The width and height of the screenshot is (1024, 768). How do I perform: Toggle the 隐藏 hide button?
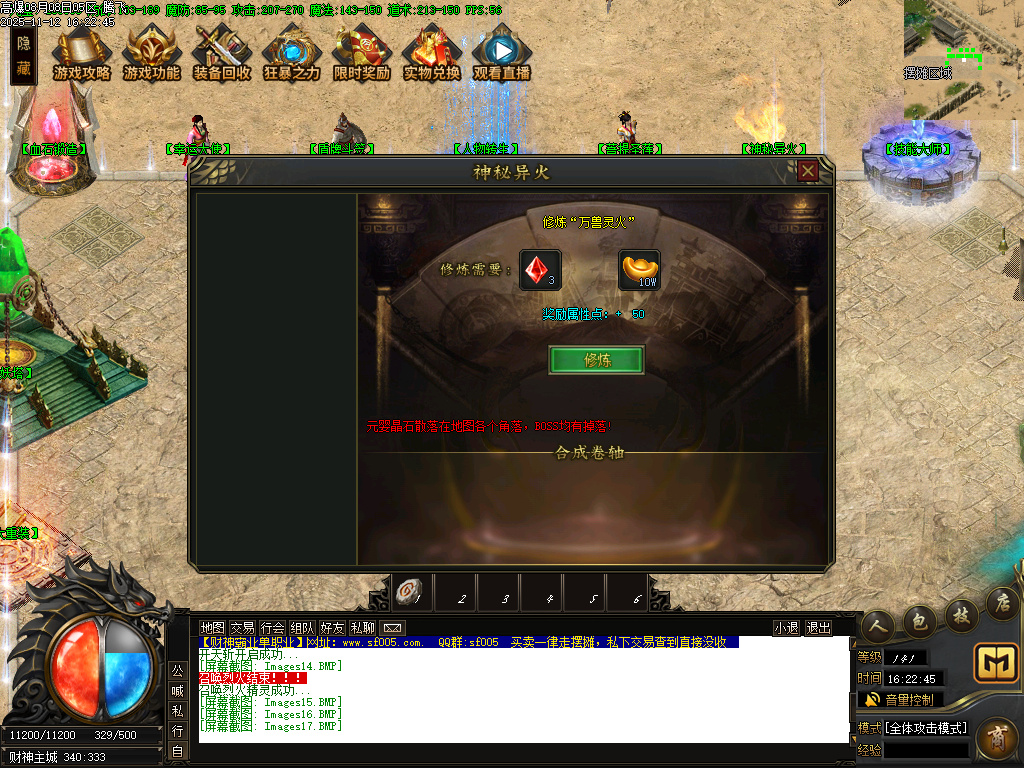click(x=24, y=56)
